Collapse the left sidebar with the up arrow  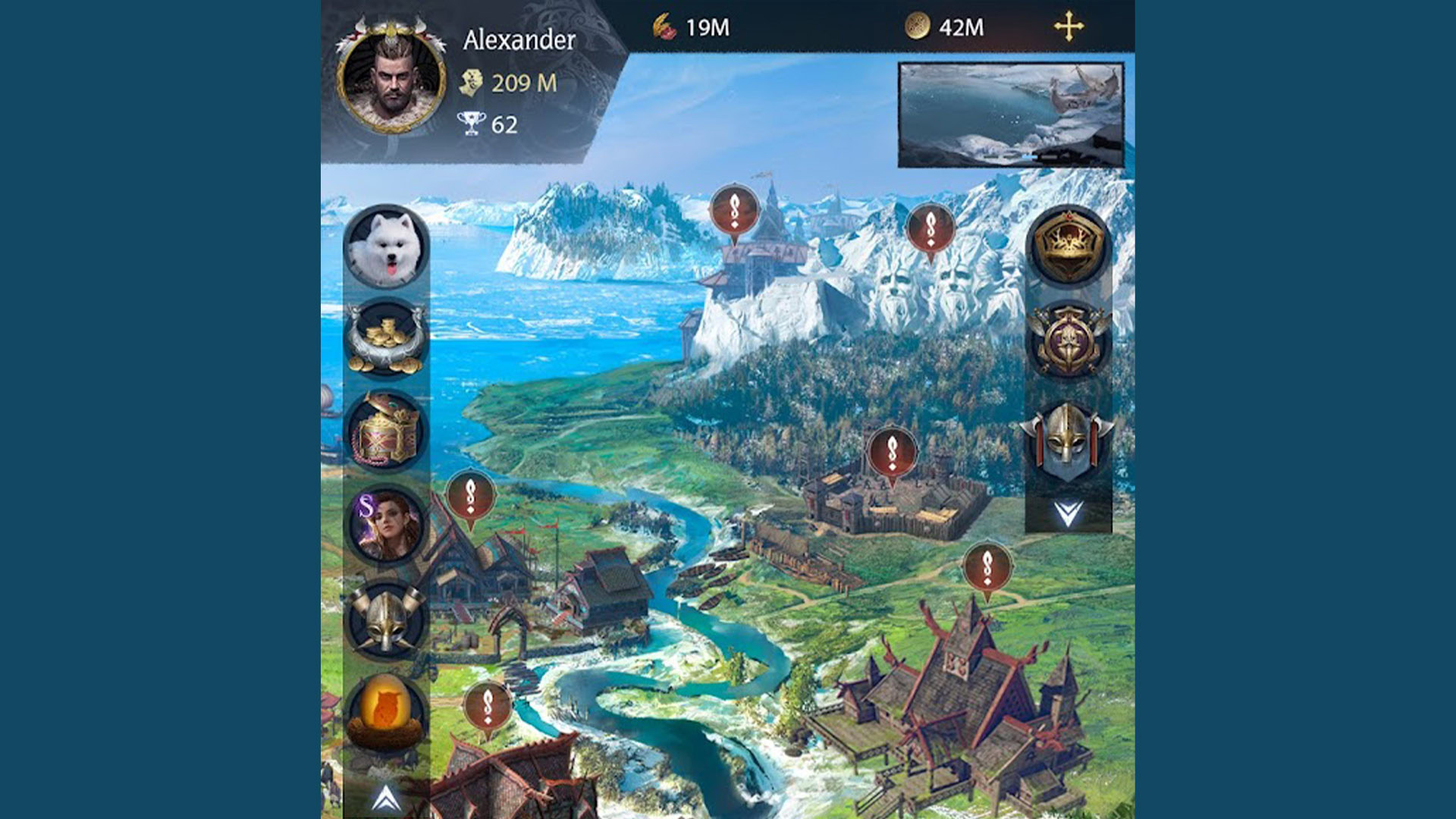(x=386, y=798)
